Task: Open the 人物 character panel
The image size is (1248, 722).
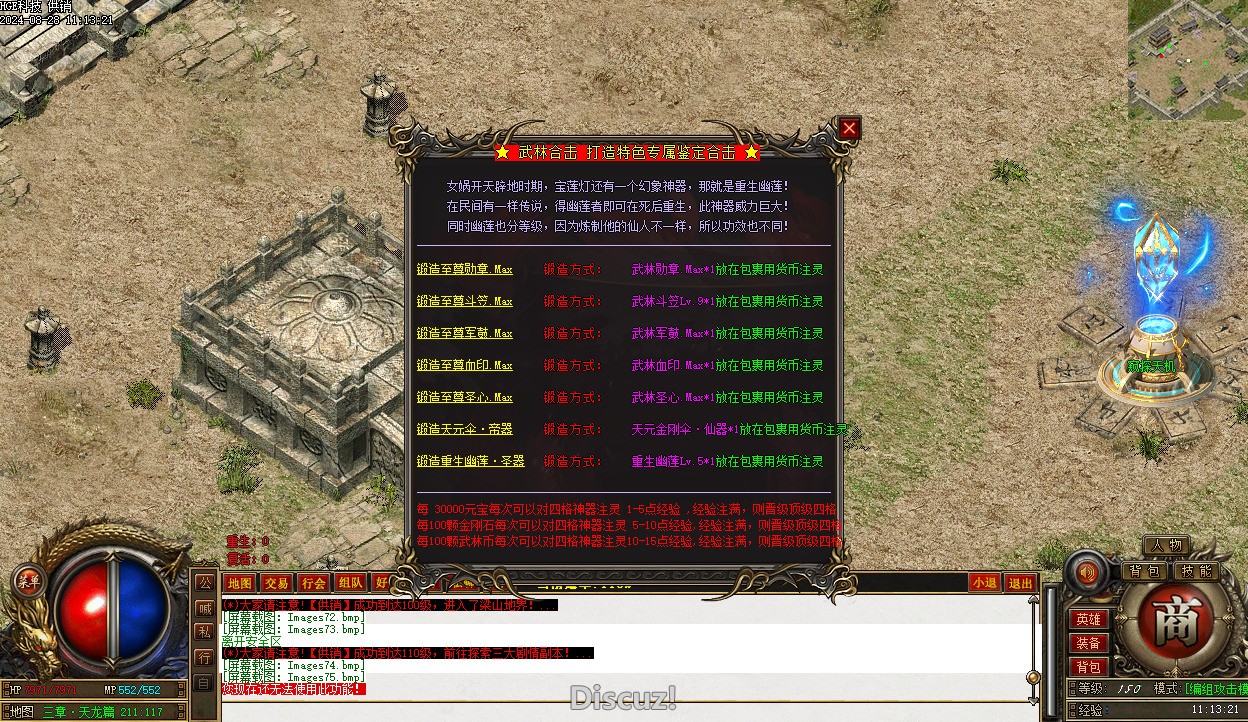Action: [x=1166, y=546]
